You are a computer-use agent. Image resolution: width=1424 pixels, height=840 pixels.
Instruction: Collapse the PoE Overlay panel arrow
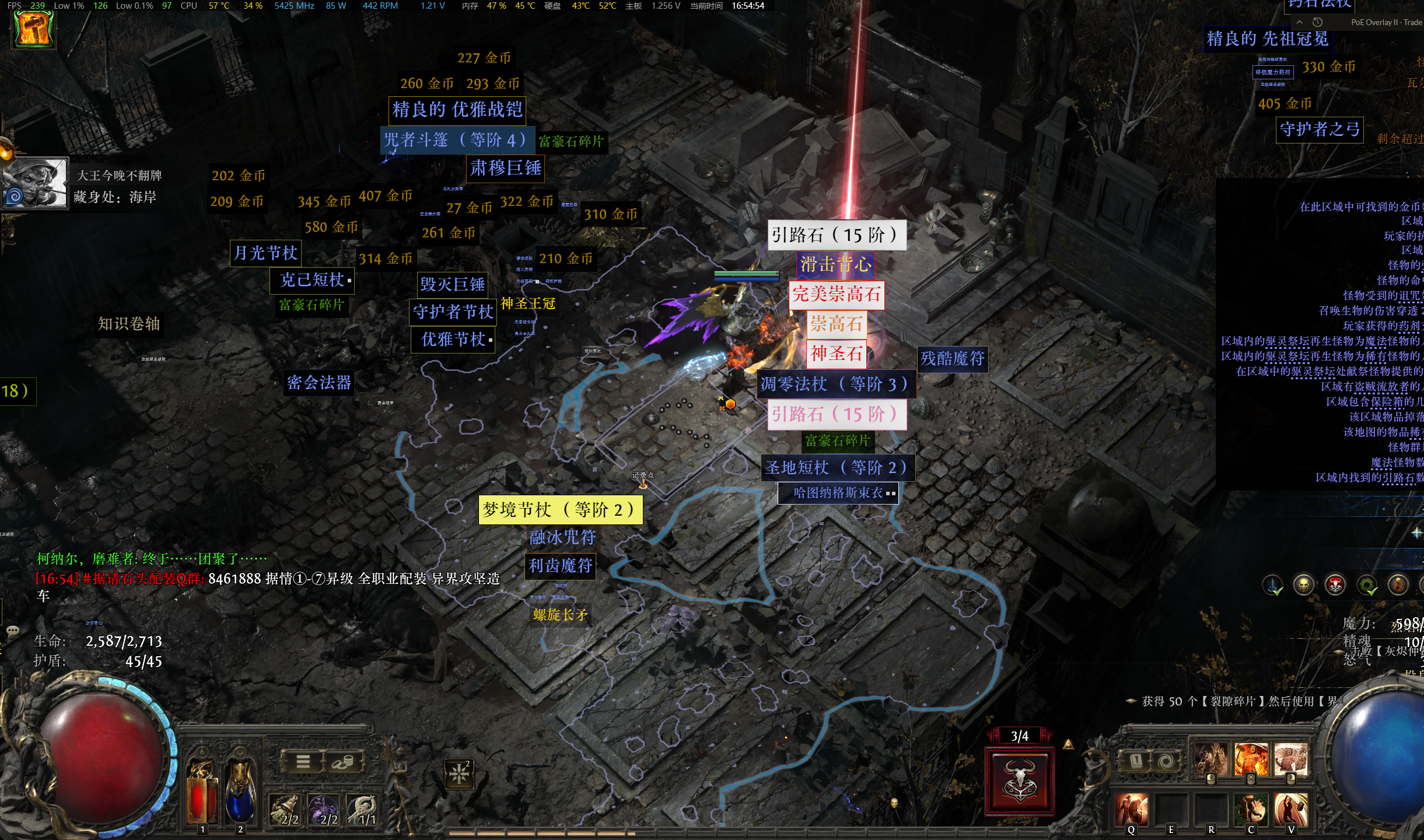[1299, 22]
